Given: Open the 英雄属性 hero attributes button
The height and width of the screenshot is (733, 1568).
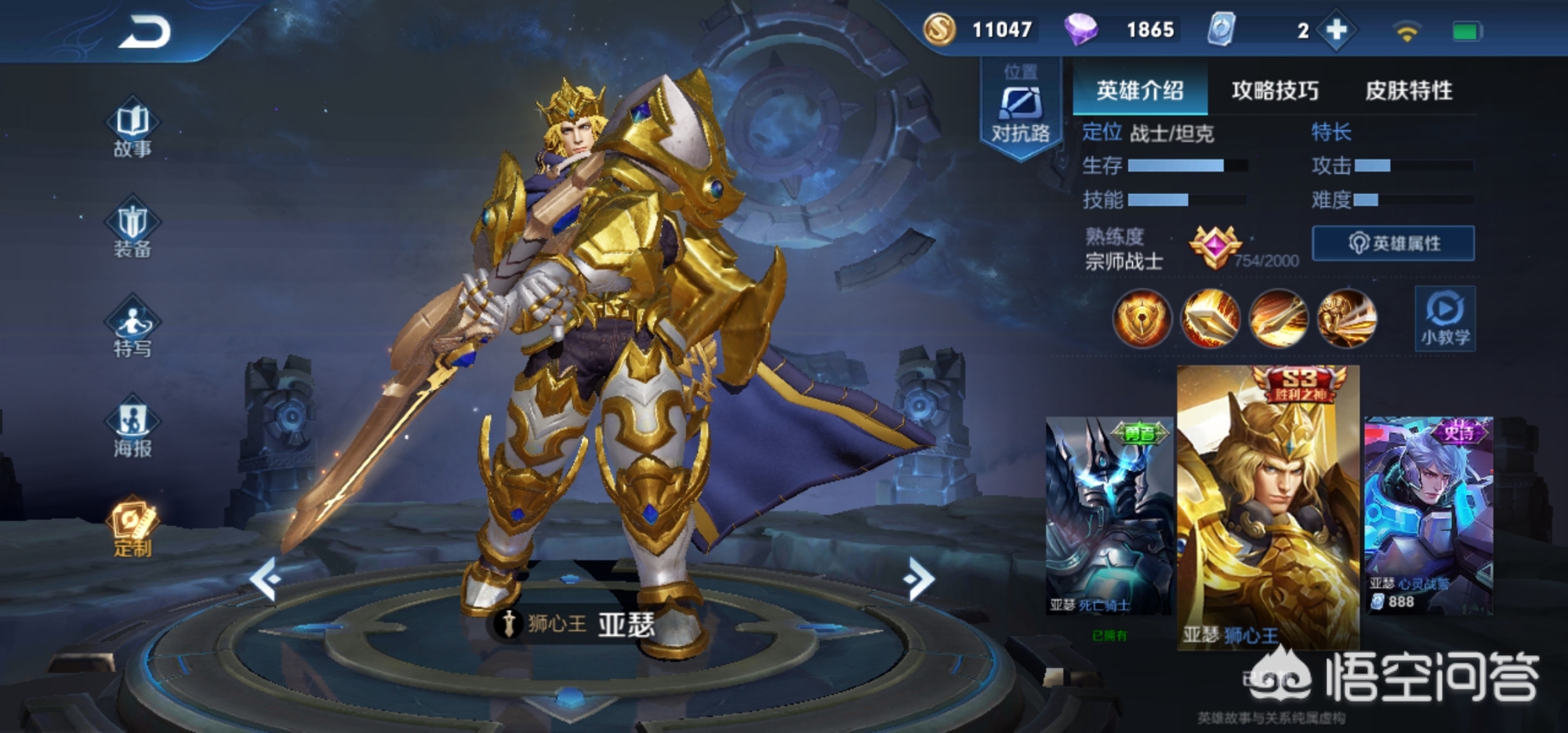Looking at the screenshot, I should click(1393, 244).
